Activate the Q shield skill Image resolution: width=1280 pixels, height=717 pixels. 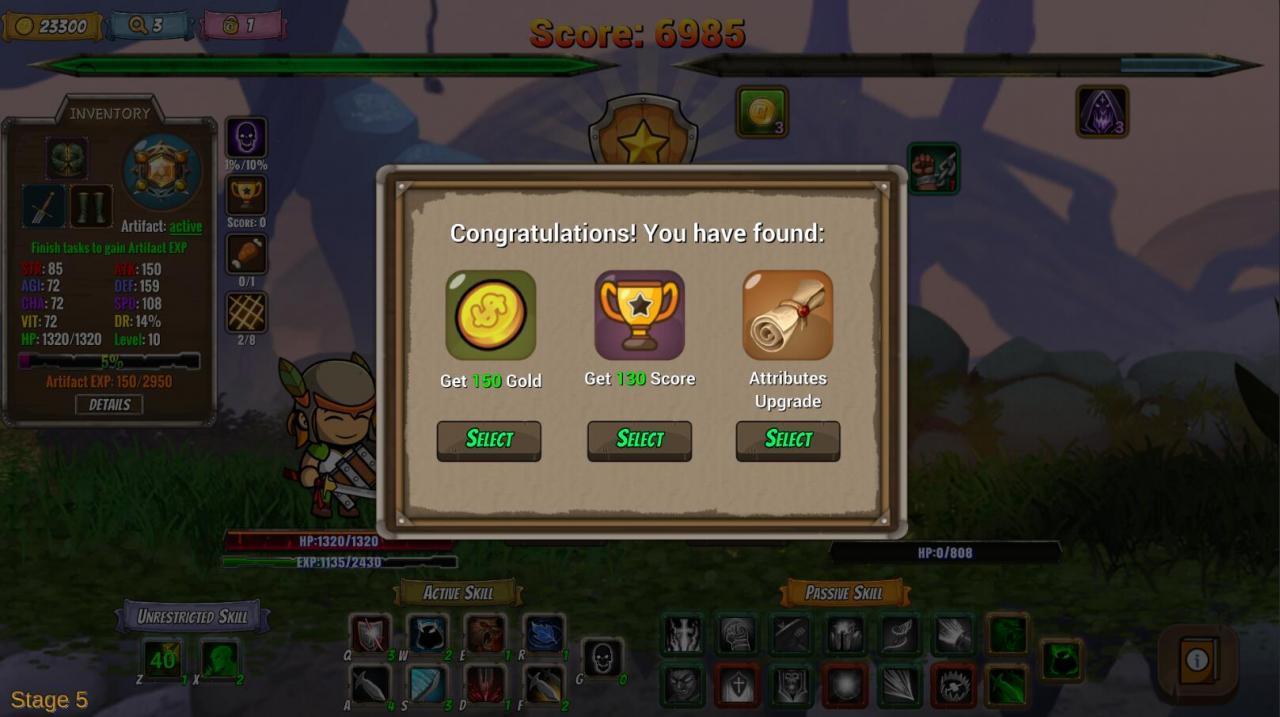click(370, 634)
